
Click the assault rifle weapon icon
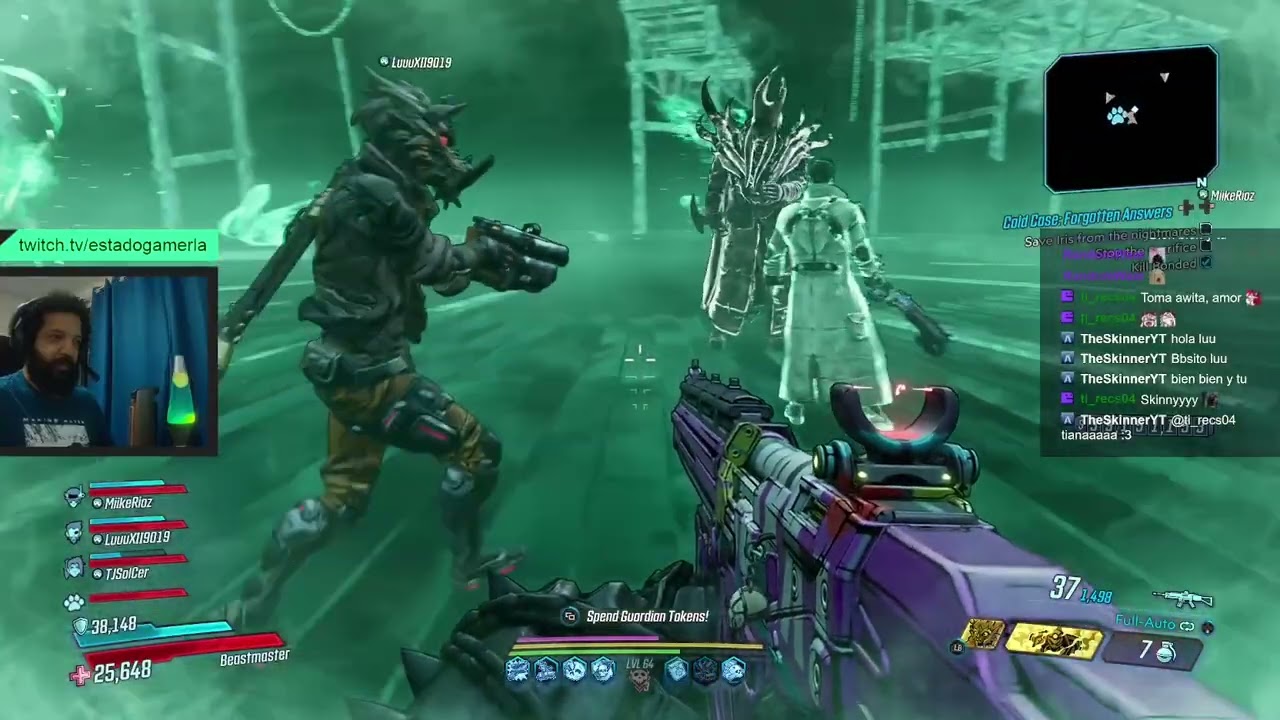point(1182,599)
